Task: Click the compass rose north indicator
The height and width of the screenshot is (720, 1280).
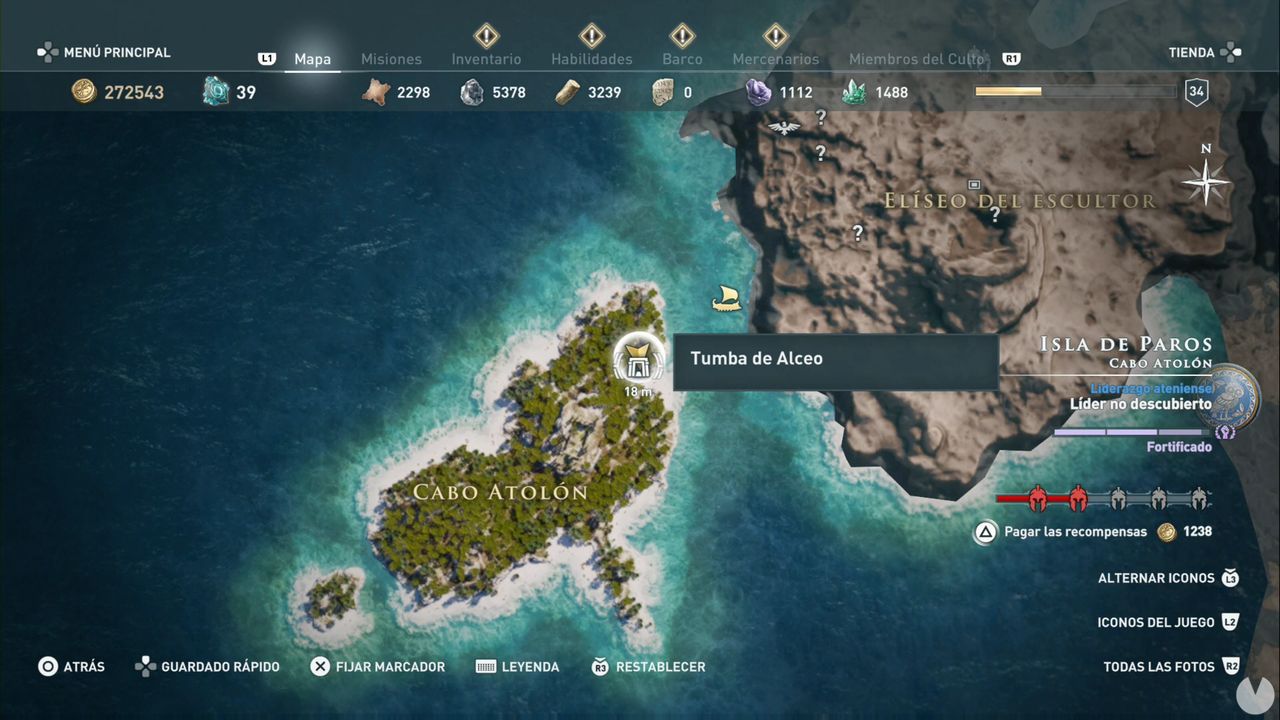Action: coord(1205,180)
